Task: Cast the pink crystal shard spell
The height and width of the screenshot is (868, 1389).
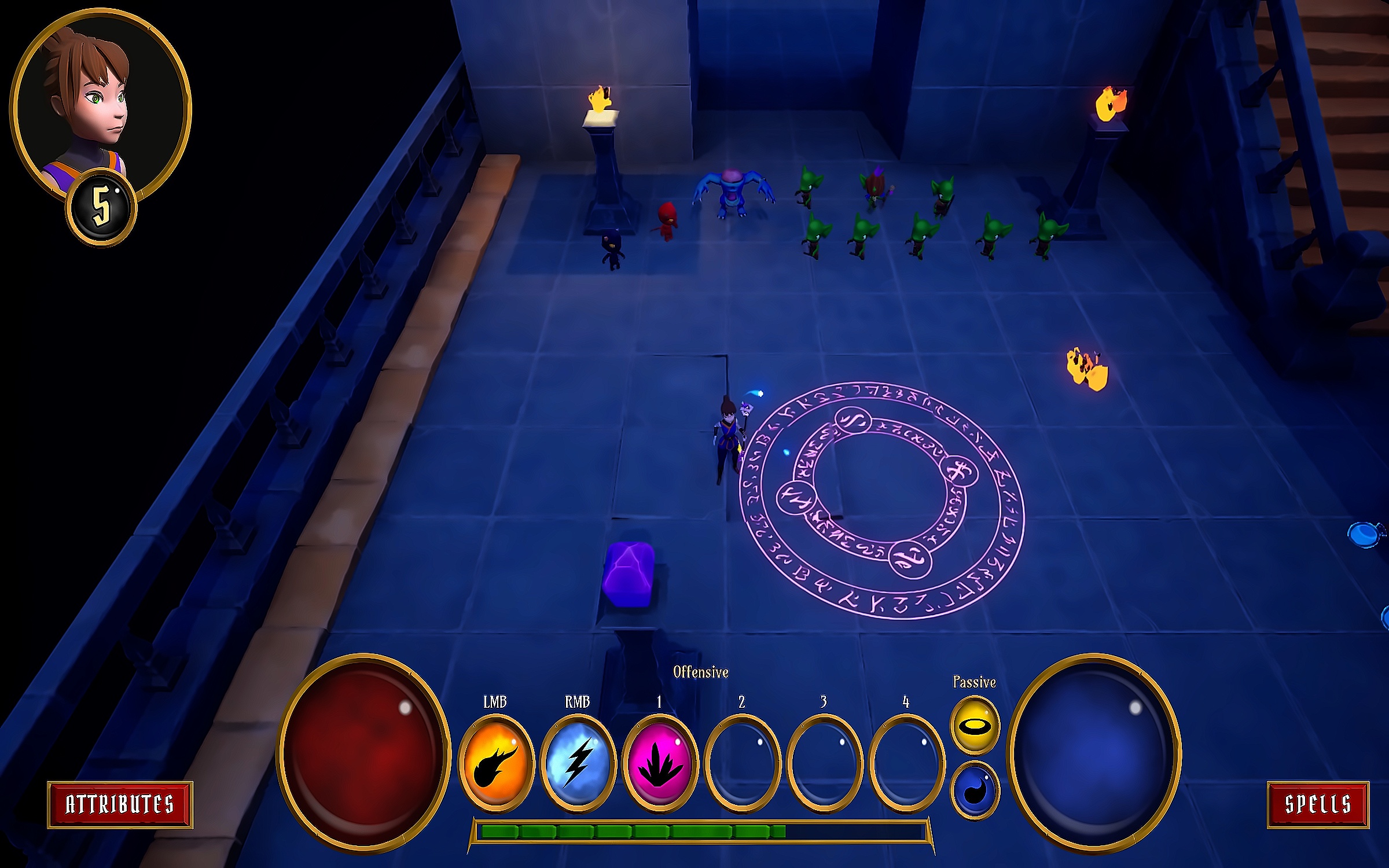Action: 660,763
